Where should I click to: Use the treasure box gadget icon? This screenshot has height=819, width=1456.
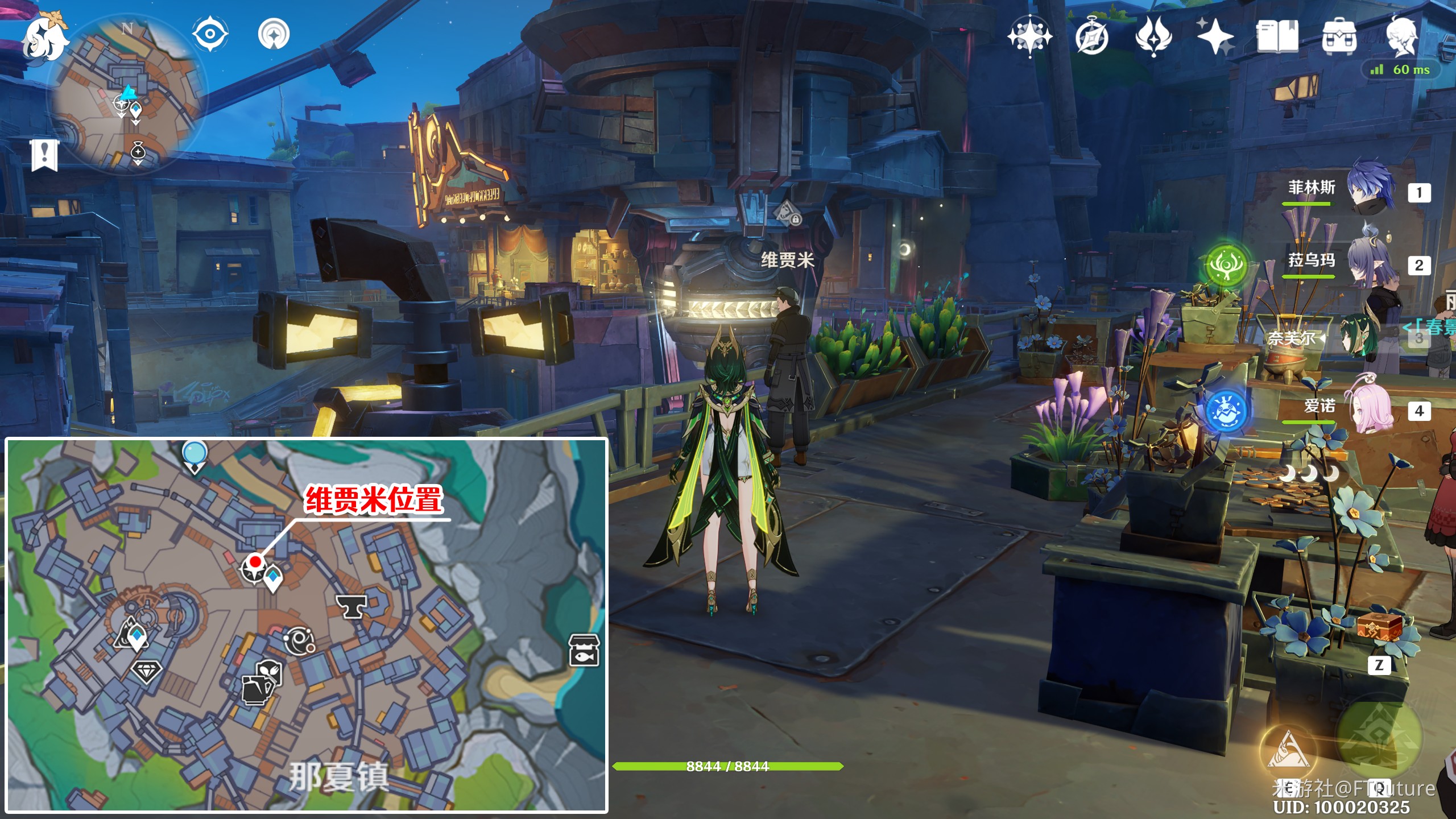pyautogui.click(x=1379, y=629)
